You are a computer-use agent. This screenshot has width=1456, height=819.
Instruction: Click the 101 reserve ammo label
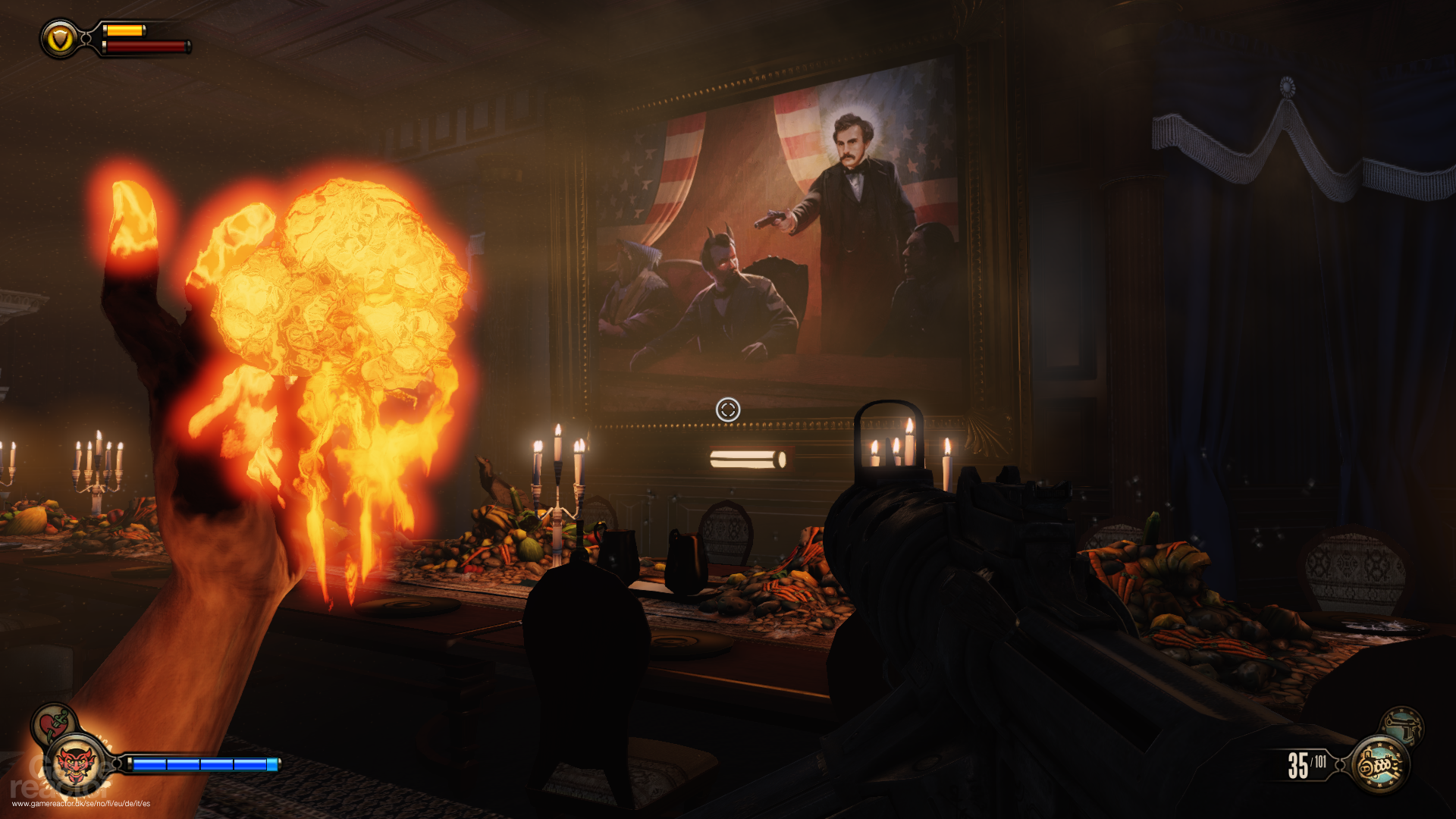pyautogui.click(x=1321, y=761)
